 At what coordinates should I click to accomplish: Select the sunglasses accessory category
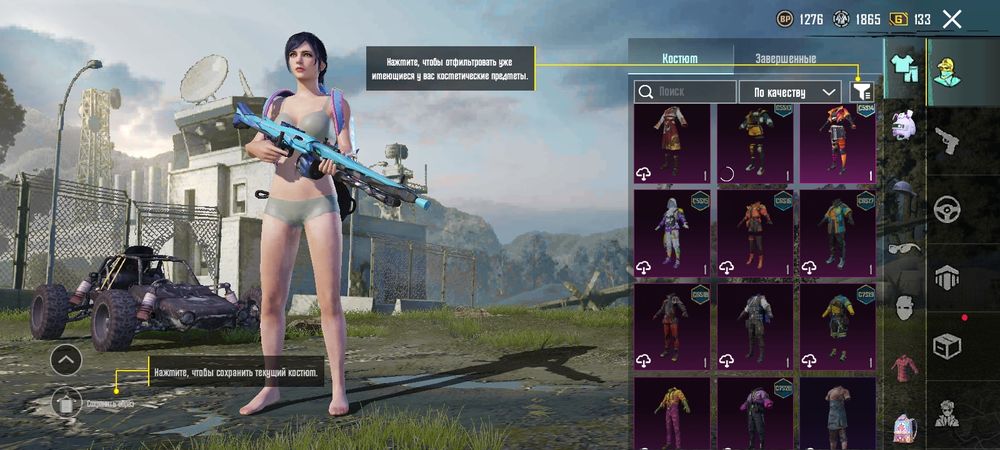coord(905,250)
